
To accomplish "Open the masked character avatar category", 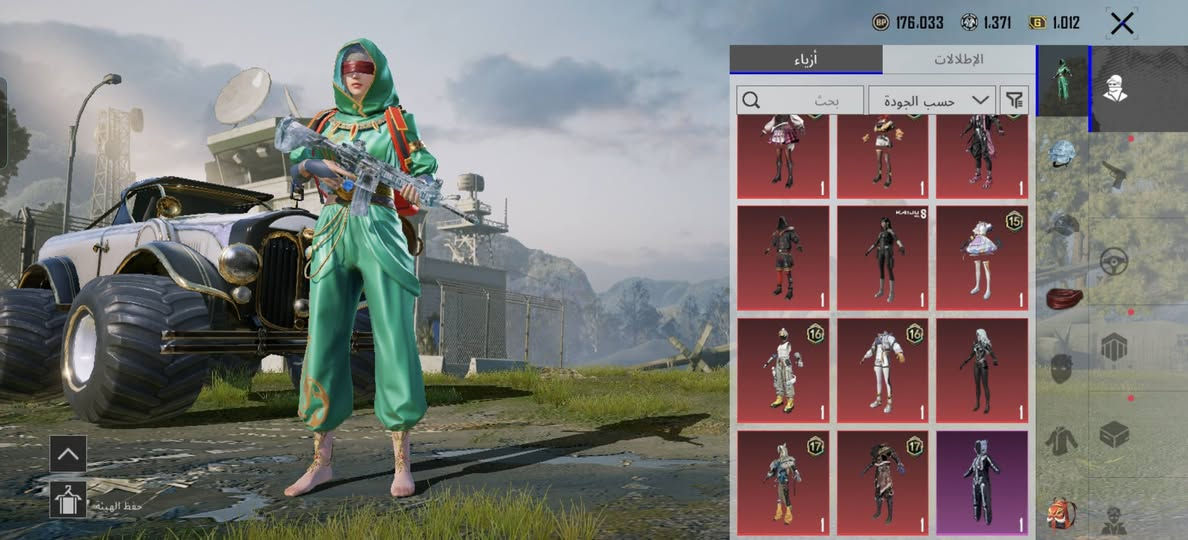I will [x=1114, y=89].
